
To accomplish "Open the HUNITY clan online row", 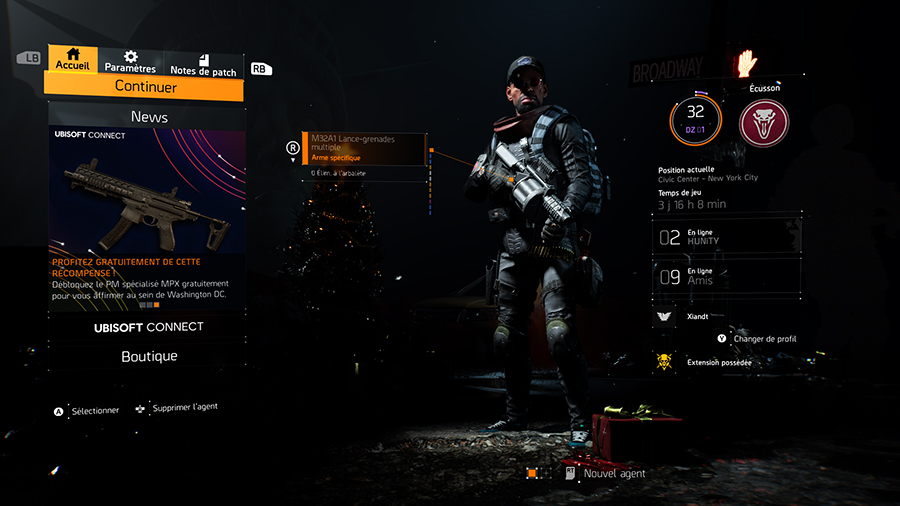I will (x=728, y=237).
